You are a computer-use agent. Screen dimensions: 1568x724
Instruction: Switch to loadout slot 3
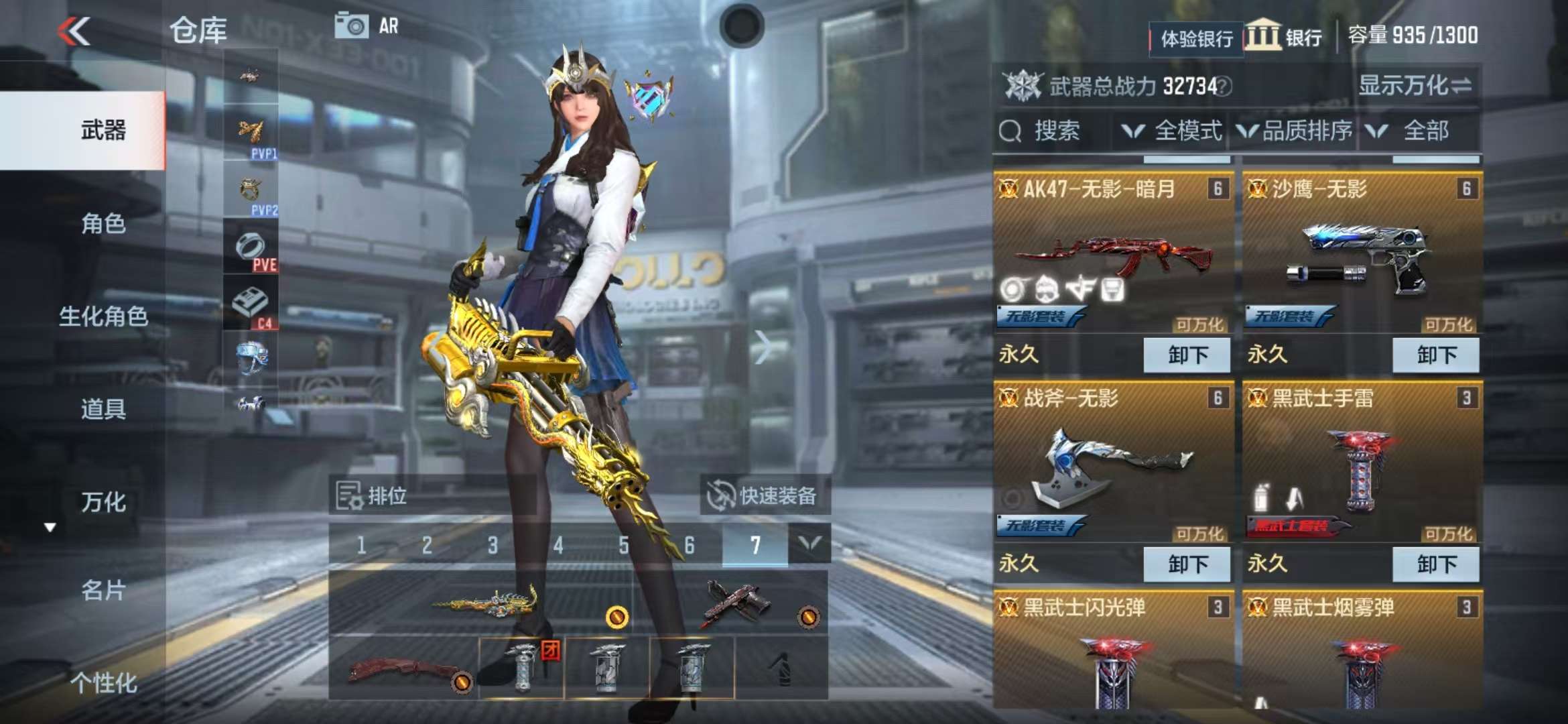(x=493, y=545)
